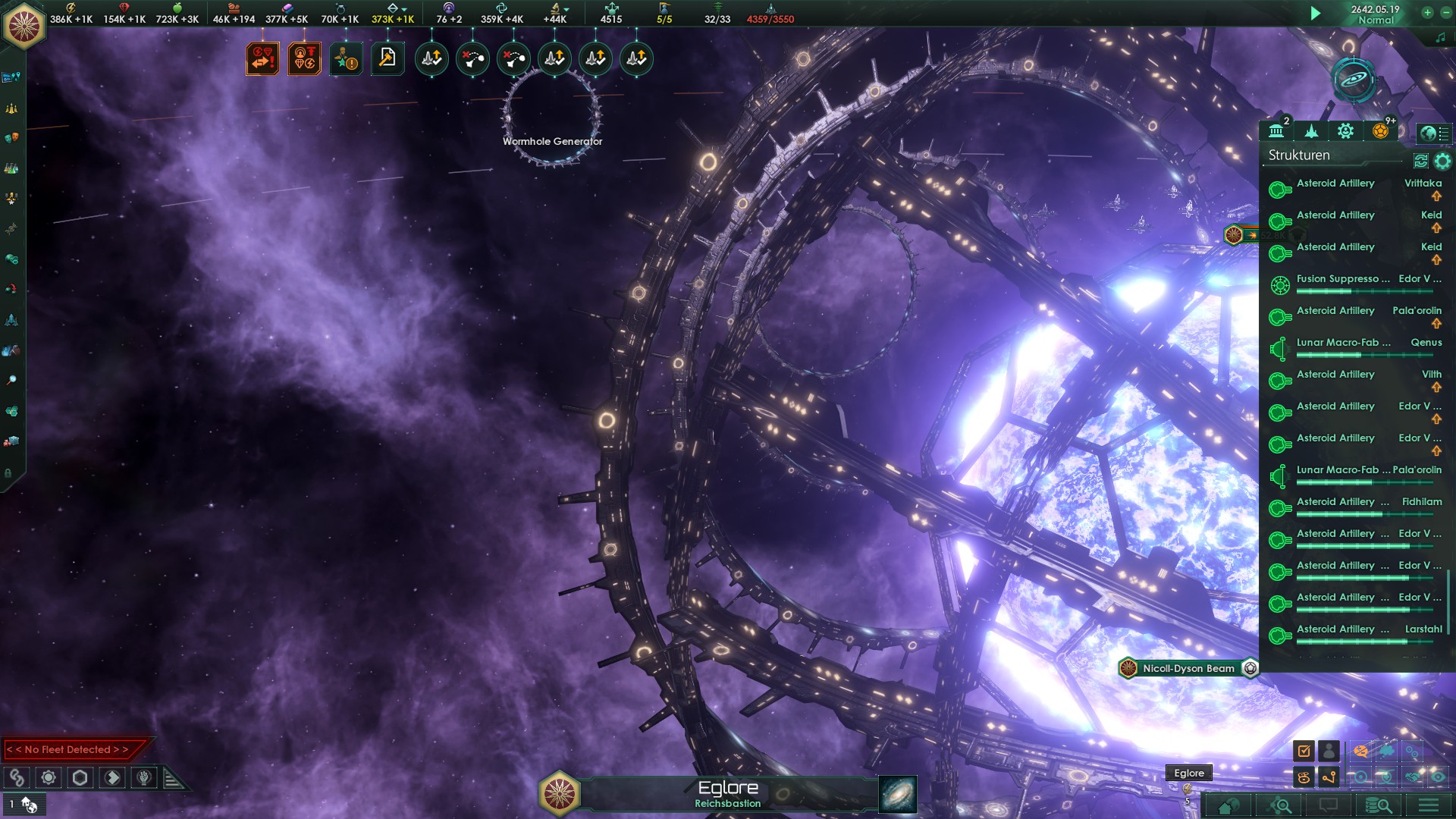Toggle the orange checkbox map filter
This screenshot has height=819, width=1456.
[x=1304, y=751]
